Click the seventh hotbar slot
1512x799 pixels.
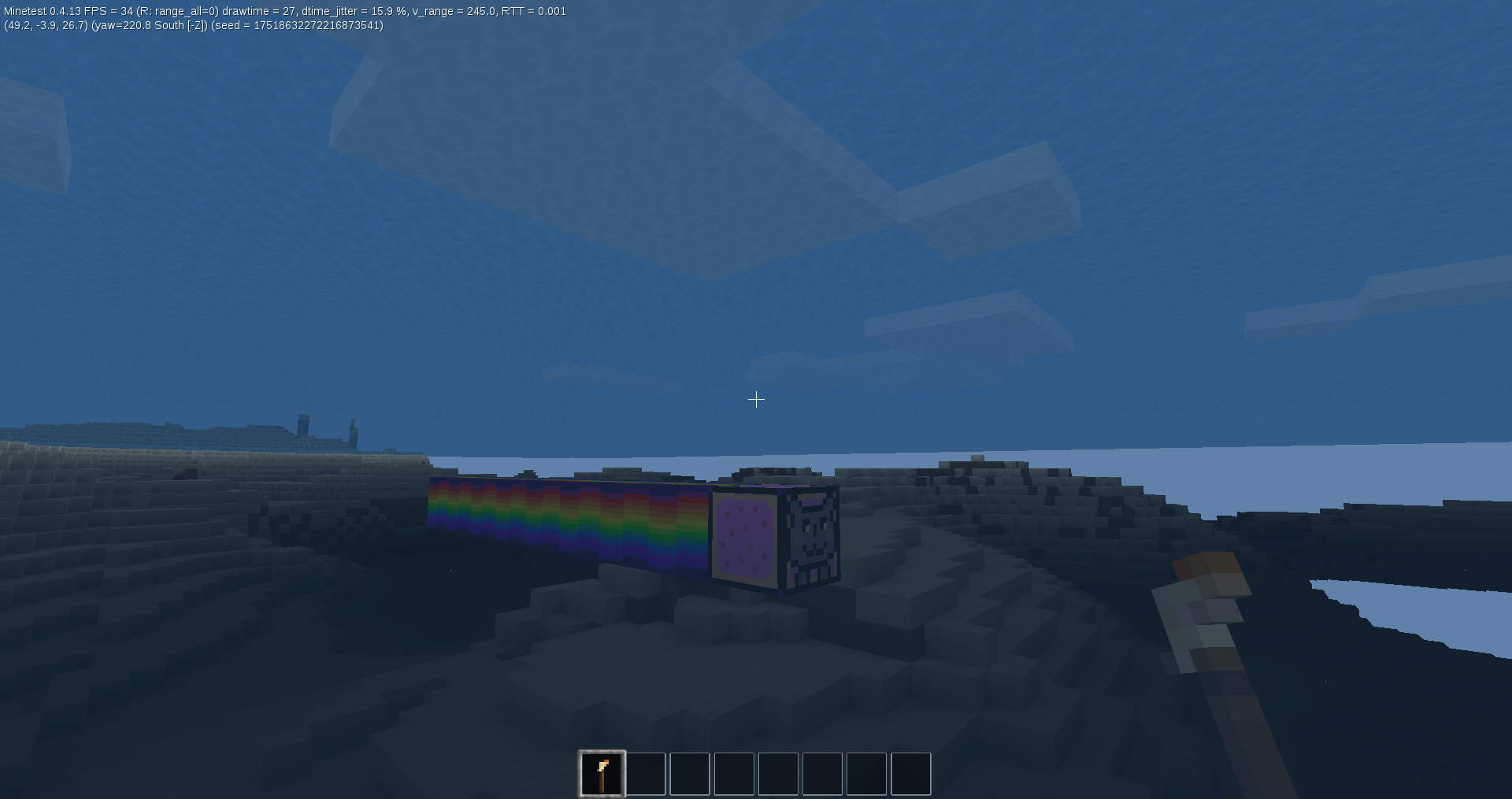(x=866, y=773)
